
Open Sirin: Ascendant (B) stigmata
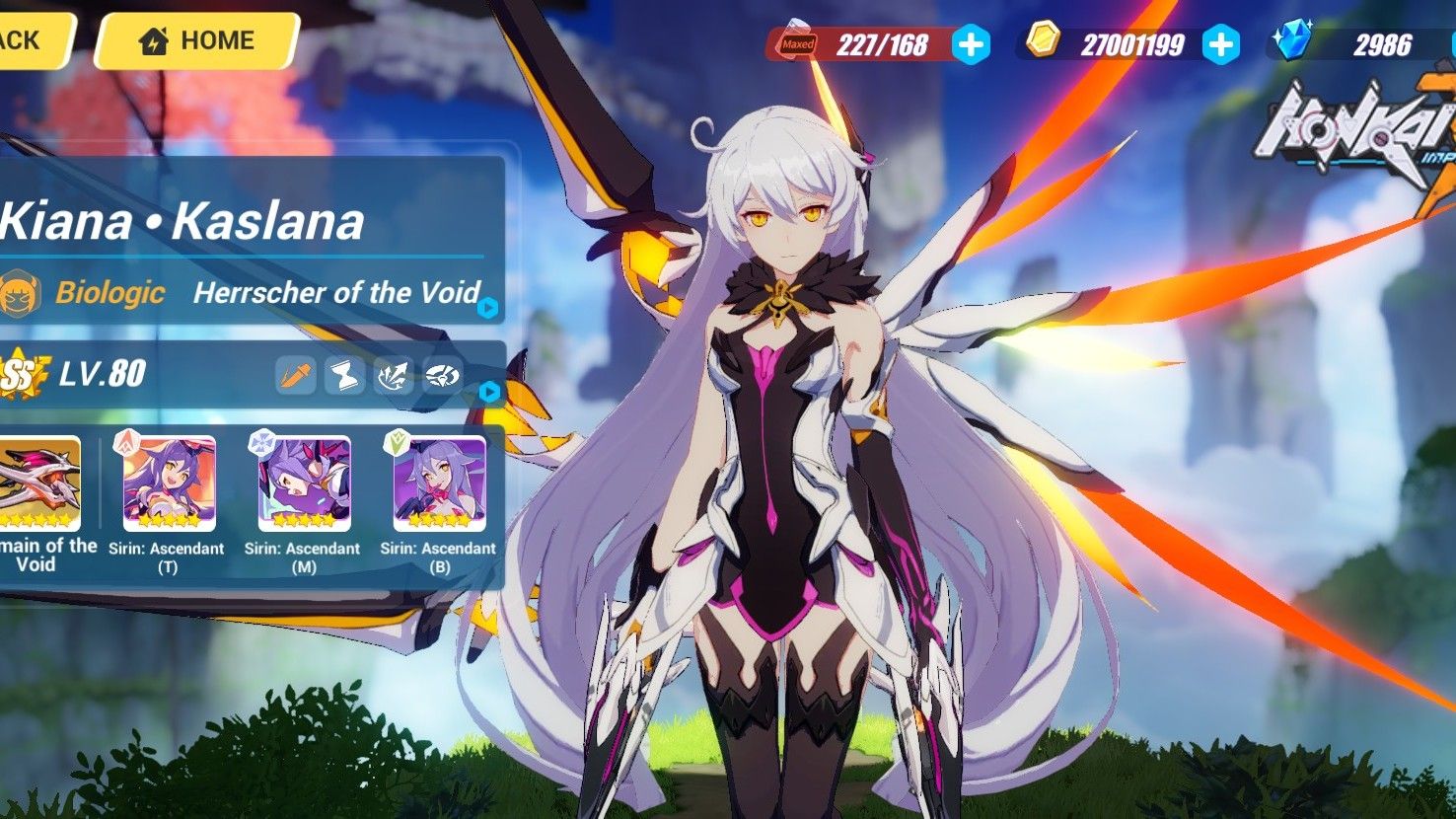(438, 484)
